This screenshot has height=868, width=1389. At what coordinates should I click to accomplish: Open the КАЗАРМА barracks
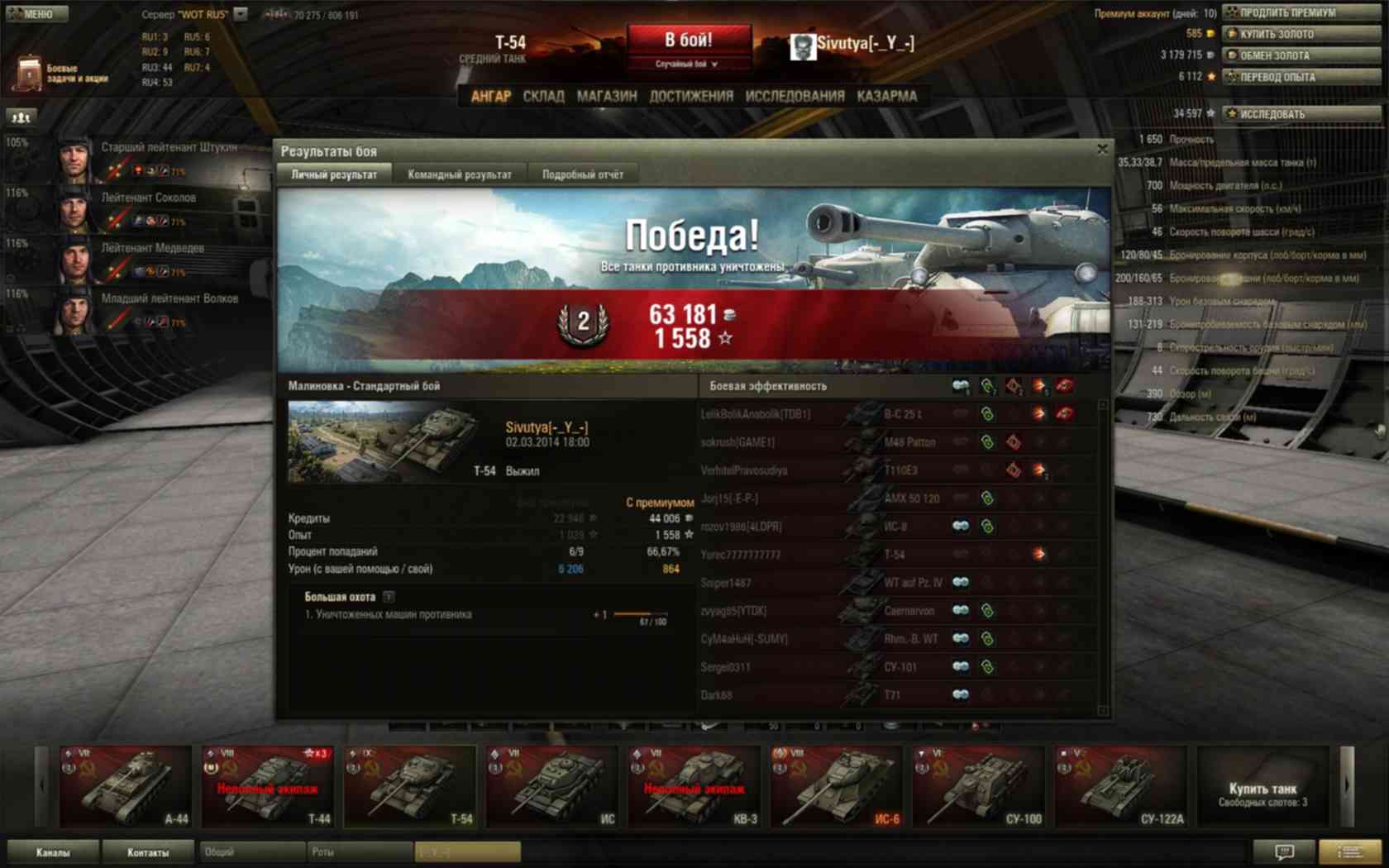click(887, 96)
